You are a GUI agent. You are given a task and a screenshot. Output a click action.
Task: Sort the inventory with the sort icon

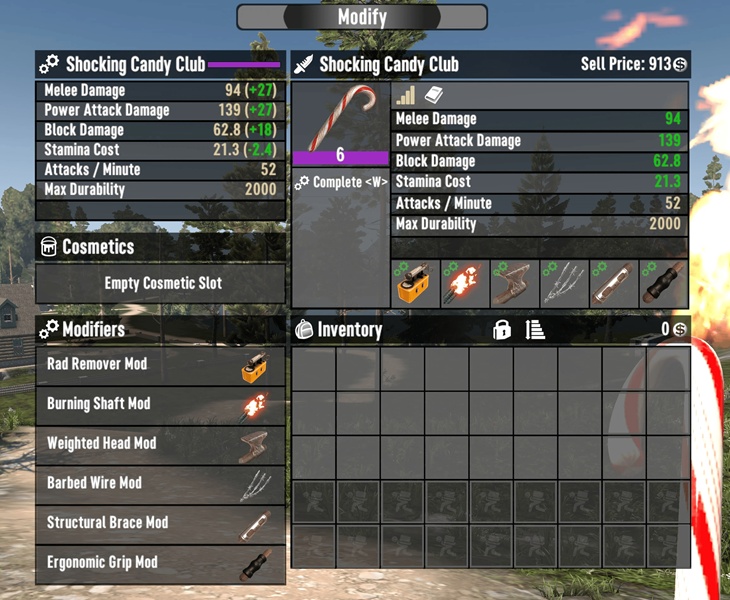click(x=536, y=330)
